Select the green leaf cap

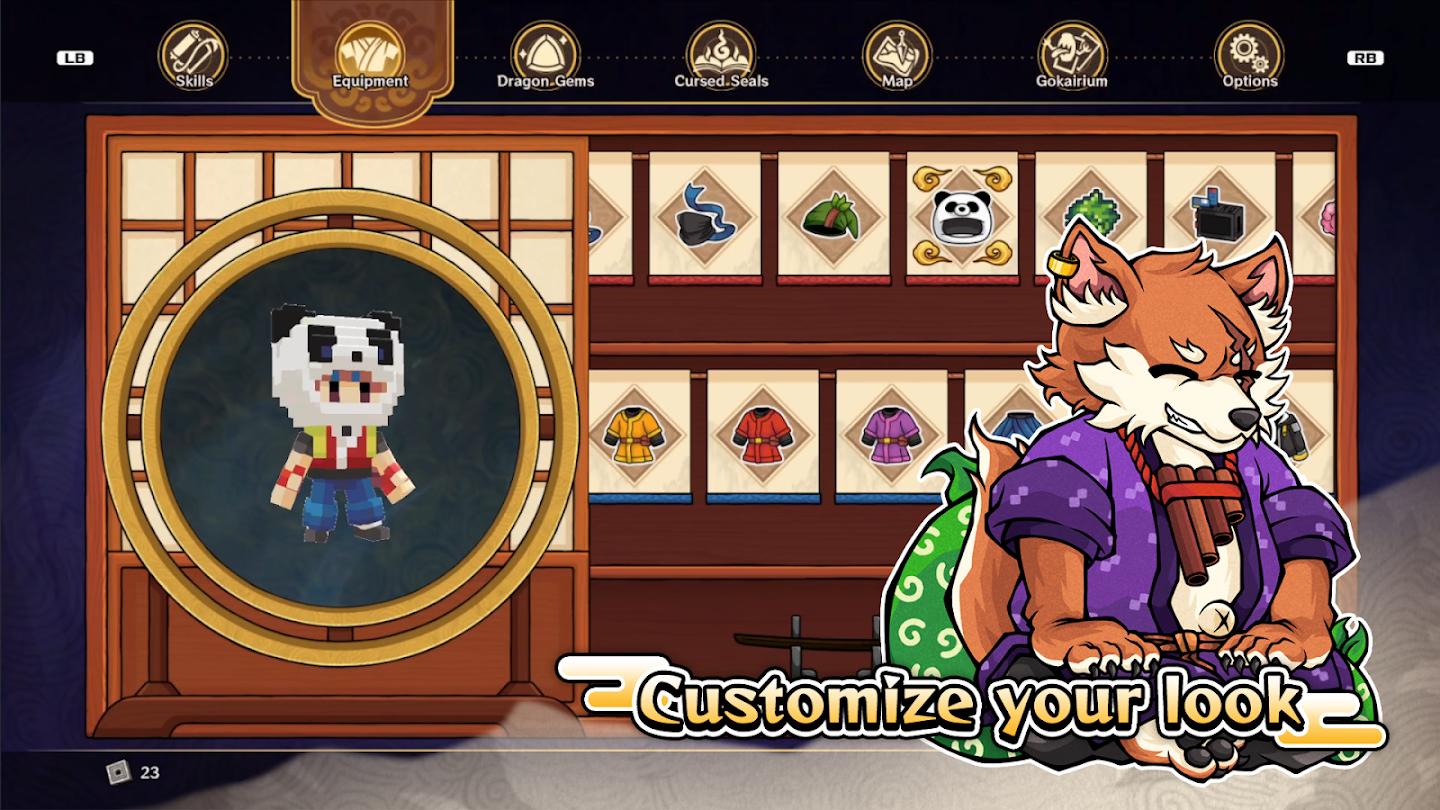click(x=833, y=215)
